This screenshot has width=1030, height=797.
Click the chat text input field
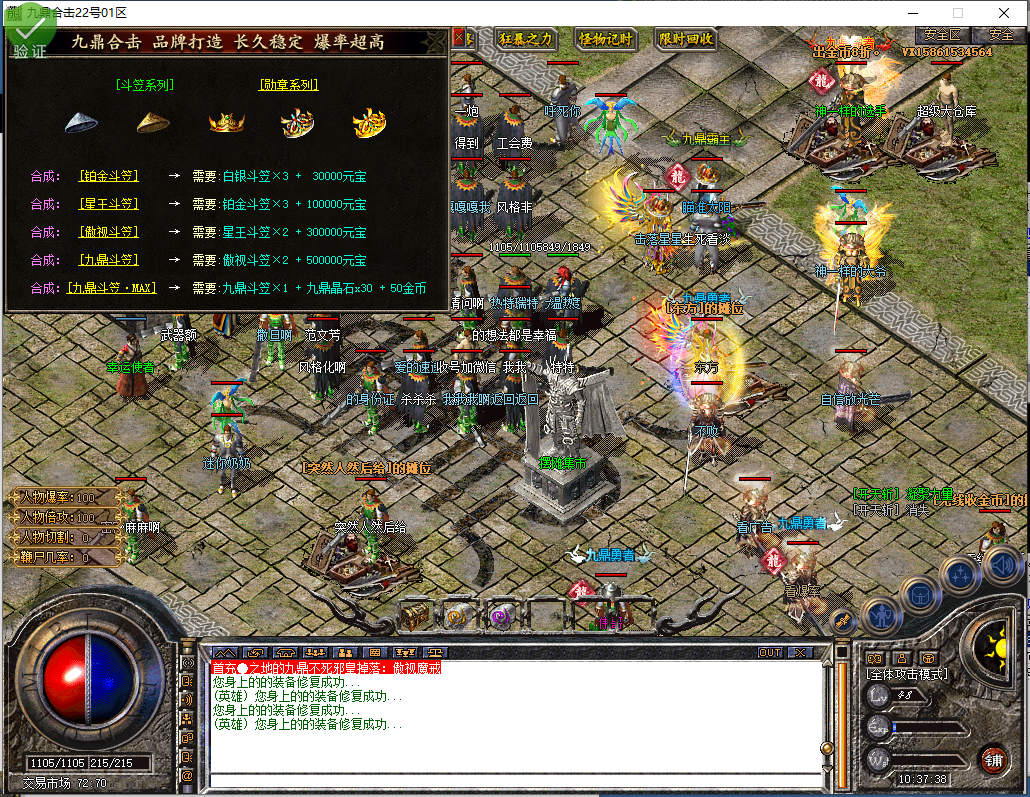pos(510,780)
